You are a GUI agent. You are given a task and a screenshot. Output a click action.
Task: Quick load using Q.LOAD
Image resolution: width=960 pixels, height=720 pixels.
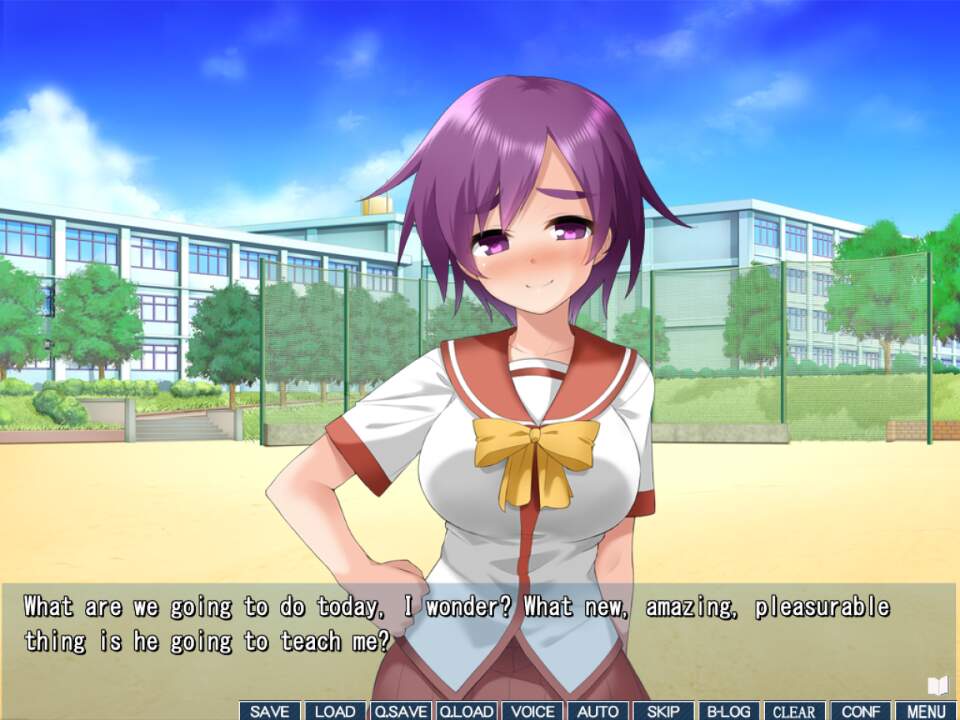[x=466, y=711]
